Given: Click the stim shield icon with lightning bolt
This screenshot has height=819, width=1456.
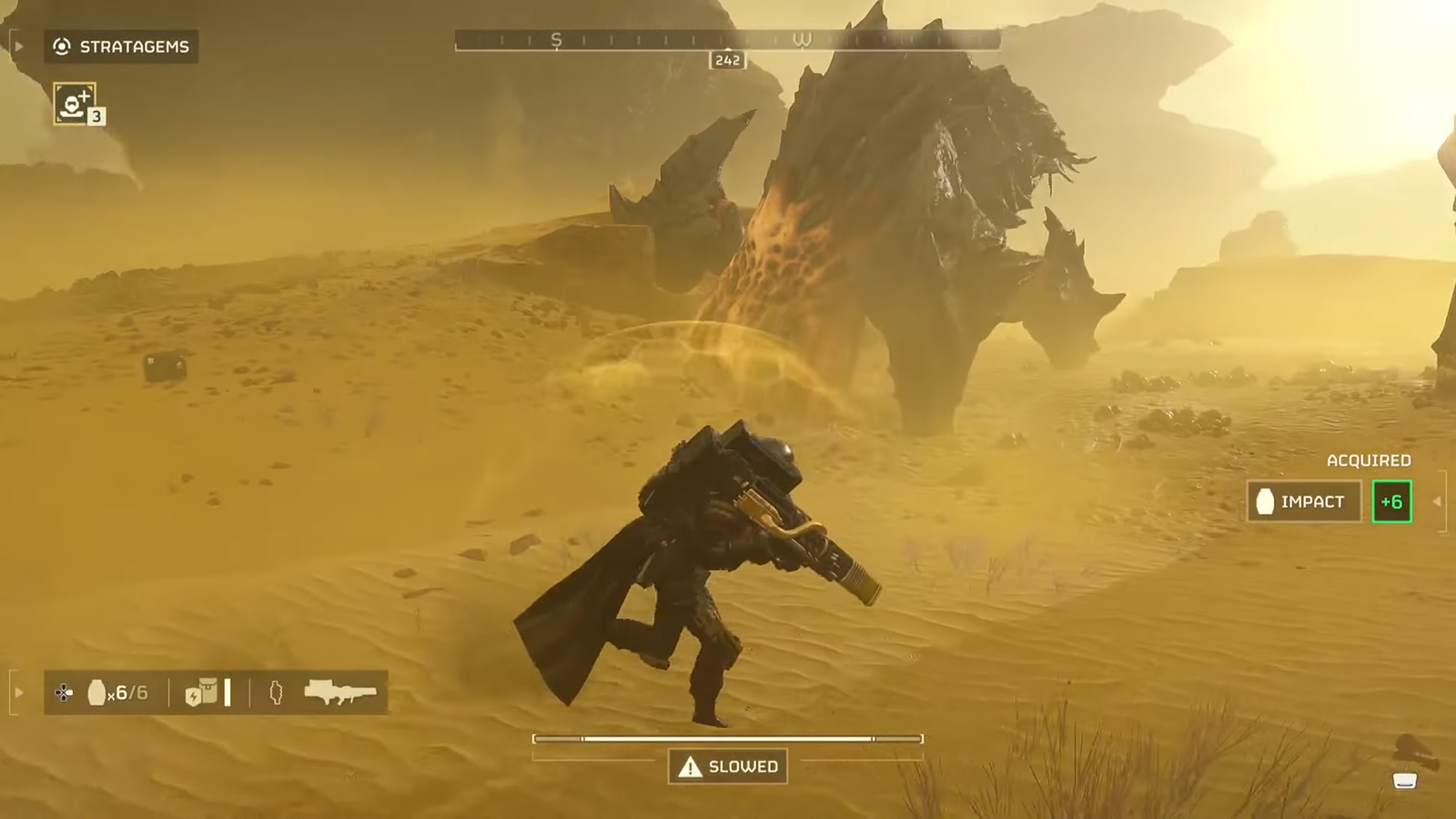Looking at the screenshot, I should 193,697.
